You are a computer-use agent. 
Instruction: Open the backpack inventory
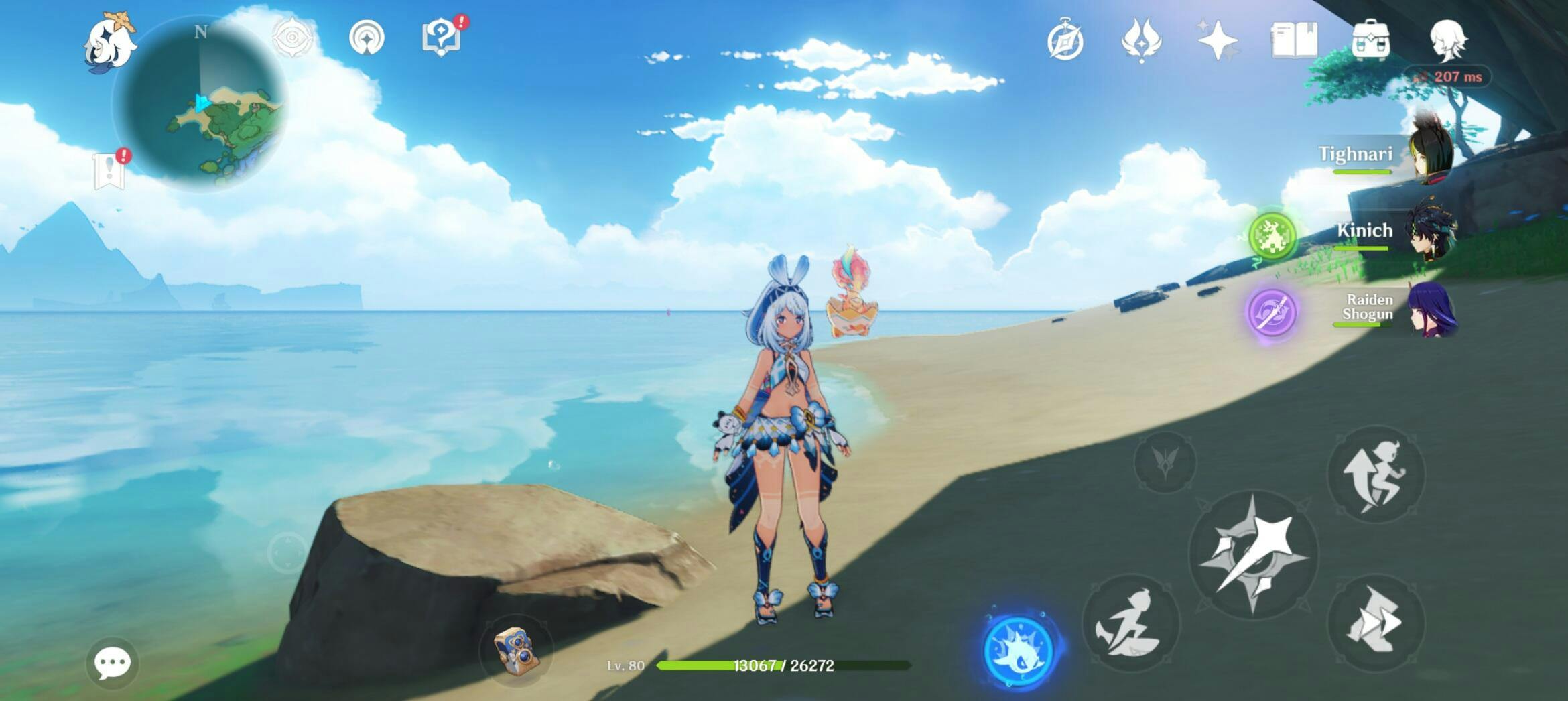pos(1371,40)
